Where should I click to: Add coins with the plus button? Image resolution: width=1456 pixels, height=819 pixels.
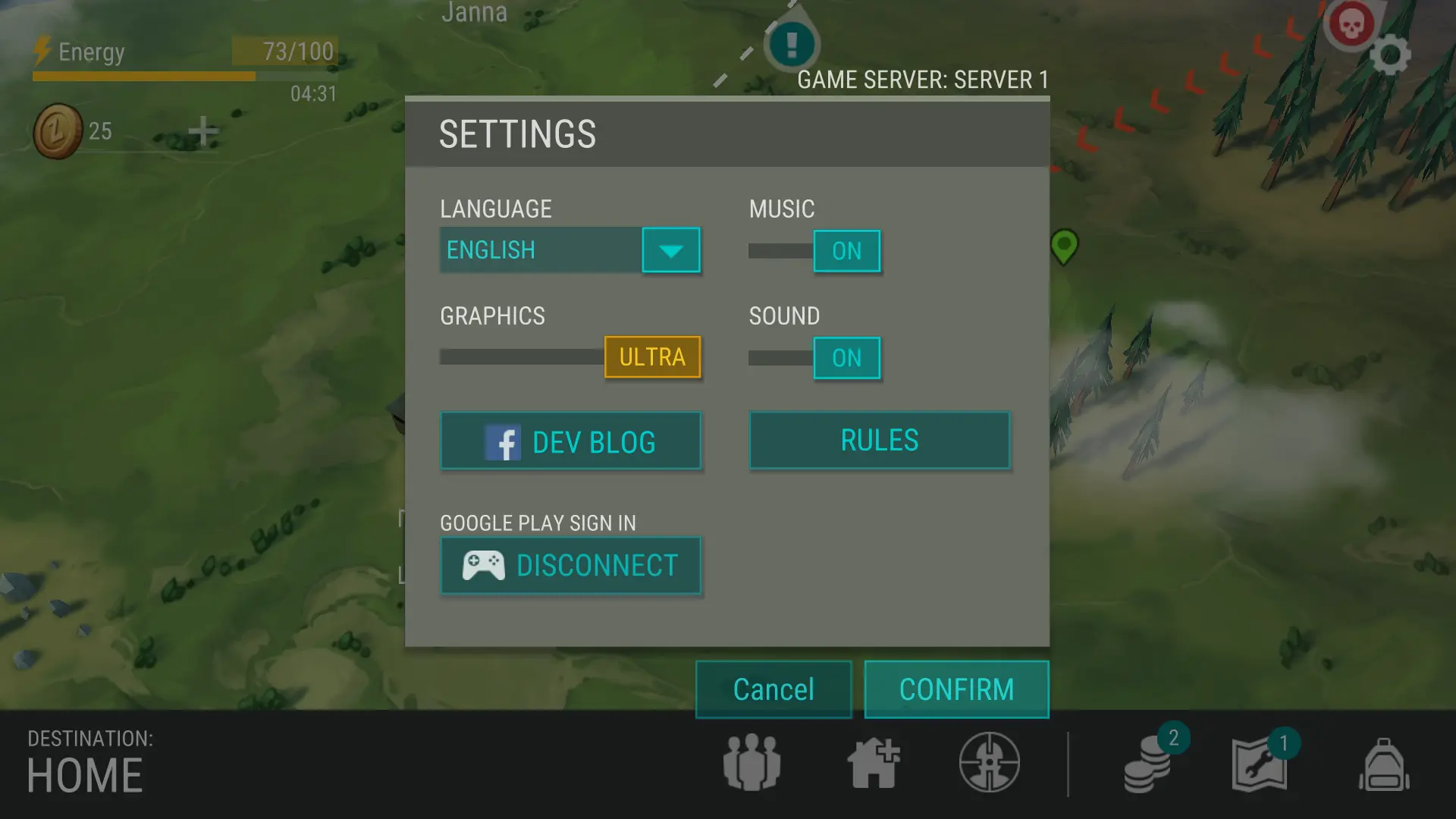pos(202,131)
